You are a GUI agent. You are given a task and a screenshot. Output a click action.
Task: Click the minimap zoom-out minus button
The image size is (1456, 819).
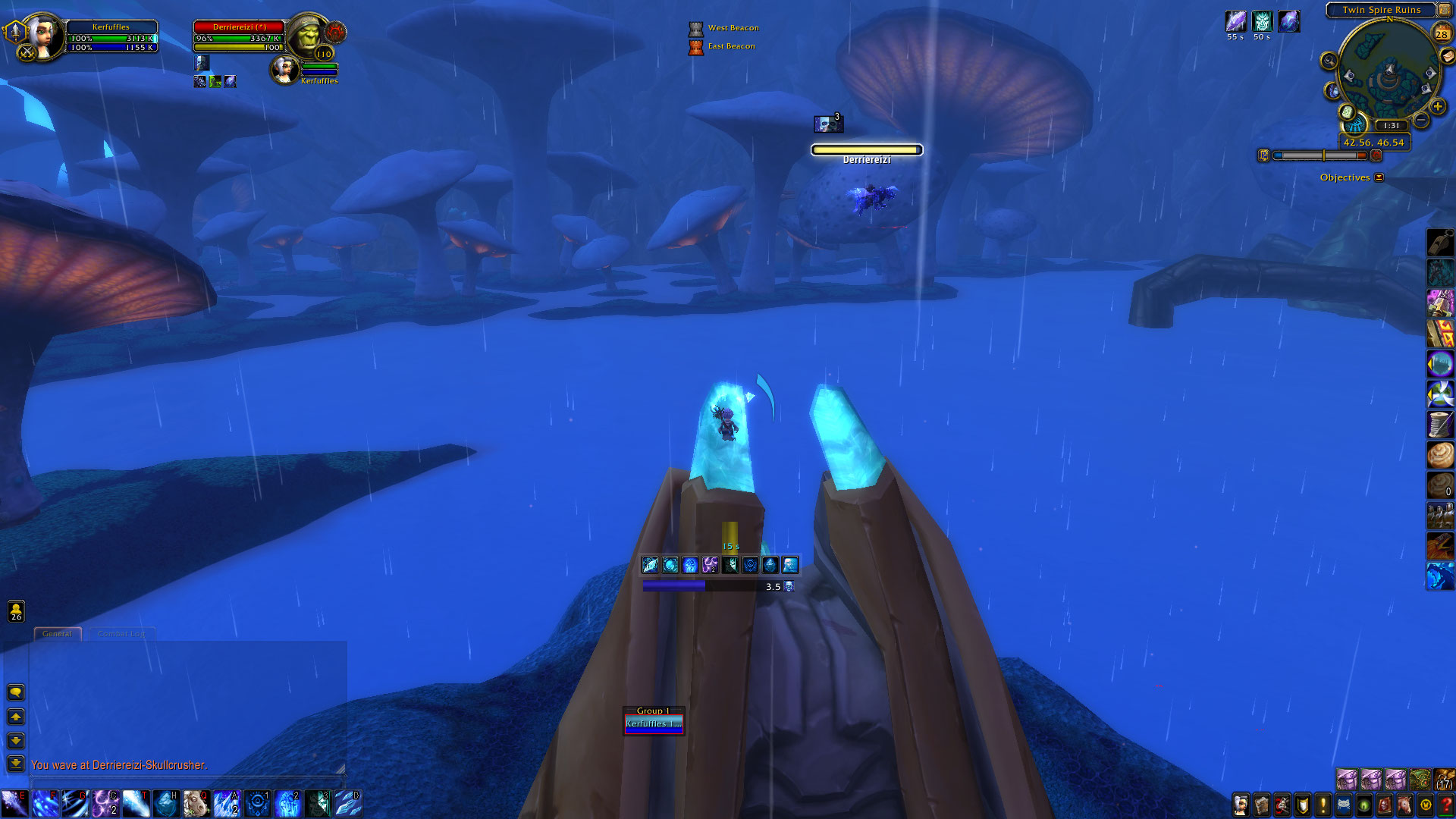(x=1421, y=121)
